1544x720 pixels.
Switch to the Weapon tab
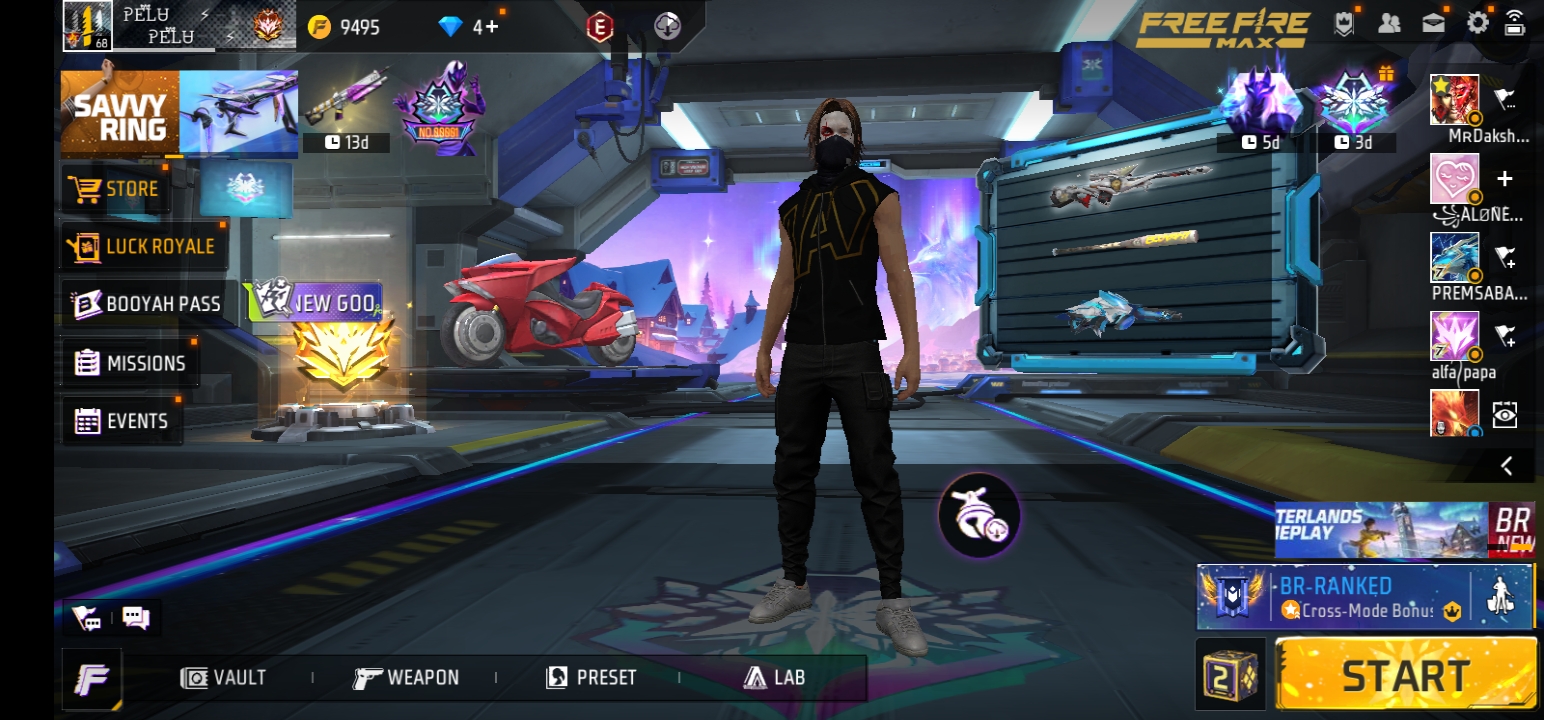tap(407, 677)
